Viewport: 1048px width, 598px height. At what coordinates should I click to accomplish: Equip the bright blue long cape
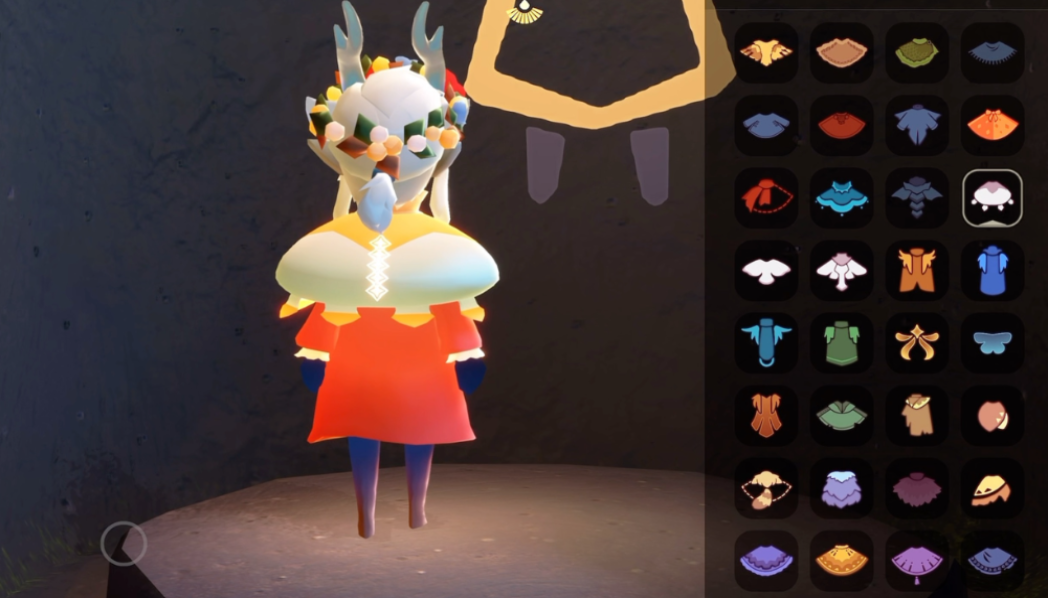pos(992,271)
